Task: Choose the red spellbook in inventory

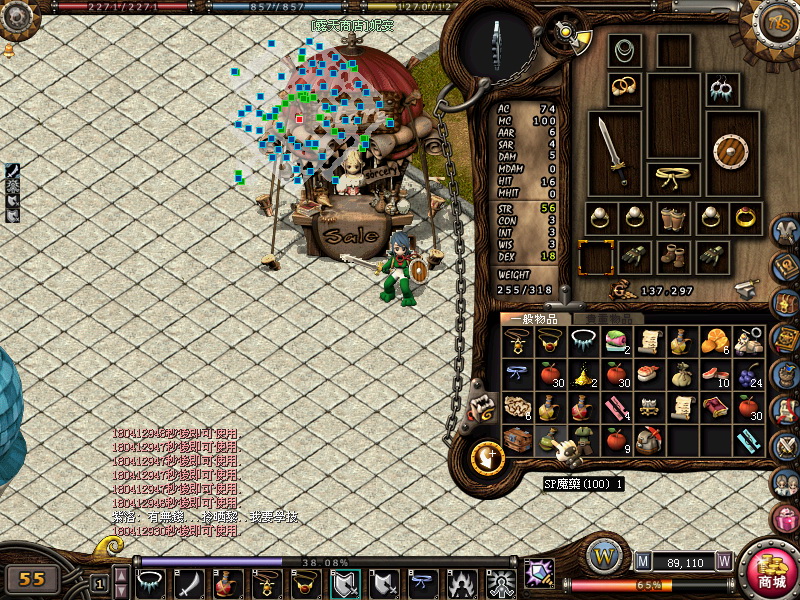Action: 715,407
